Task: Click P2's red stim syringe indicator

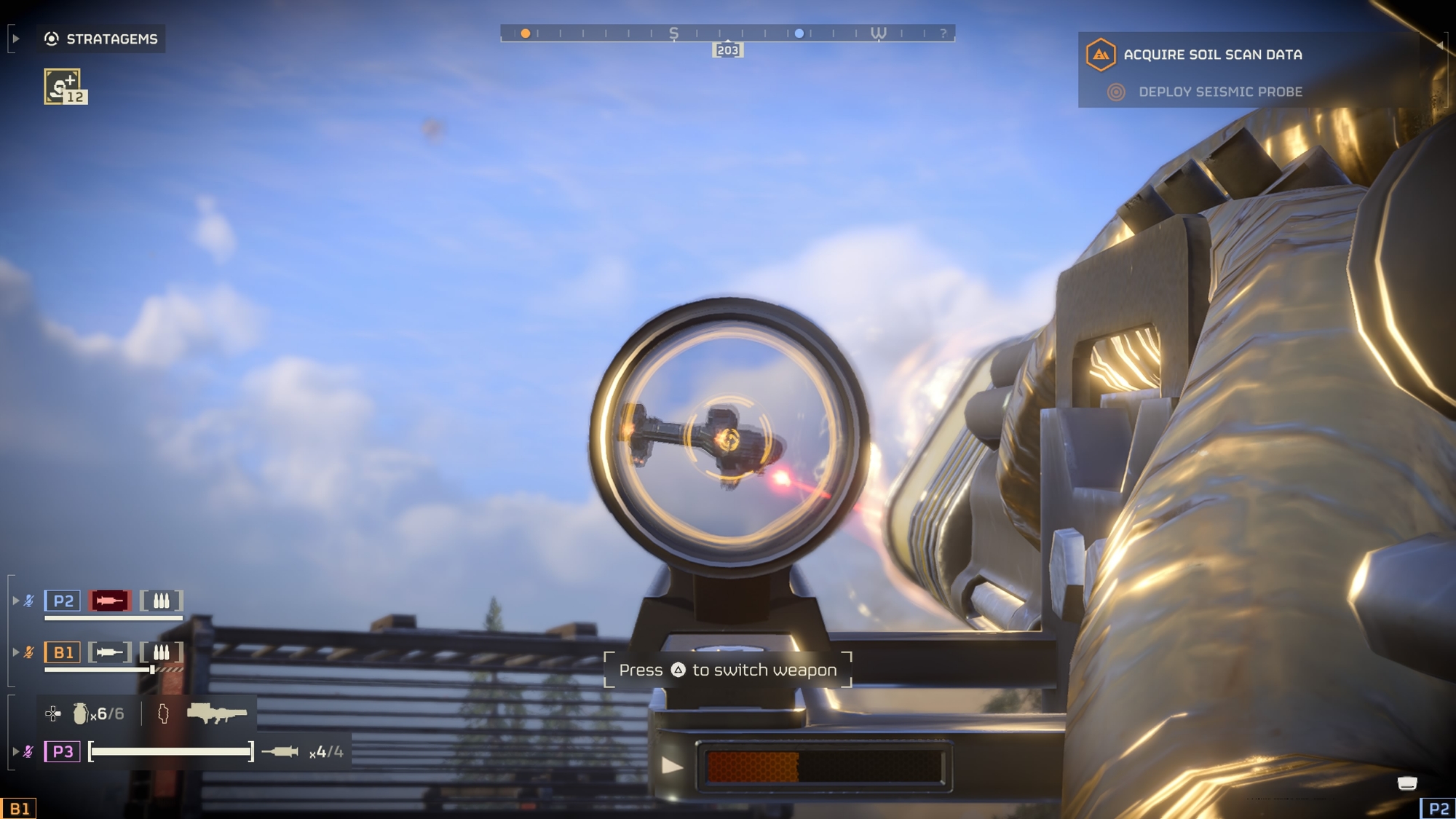Action: [x=110, y=601]
